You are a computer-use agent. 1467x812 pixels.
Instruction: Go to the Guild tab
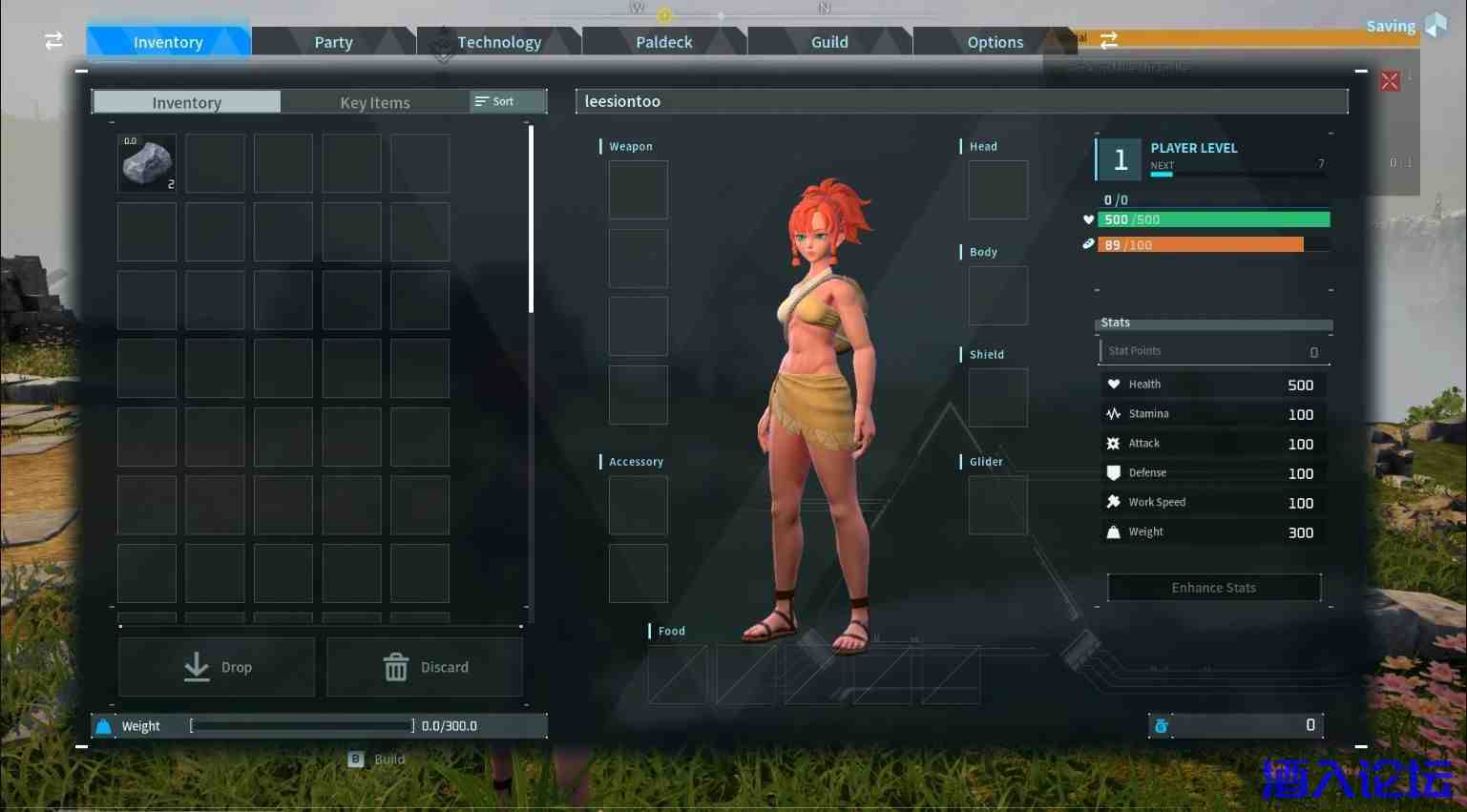[x=829, y=42]
